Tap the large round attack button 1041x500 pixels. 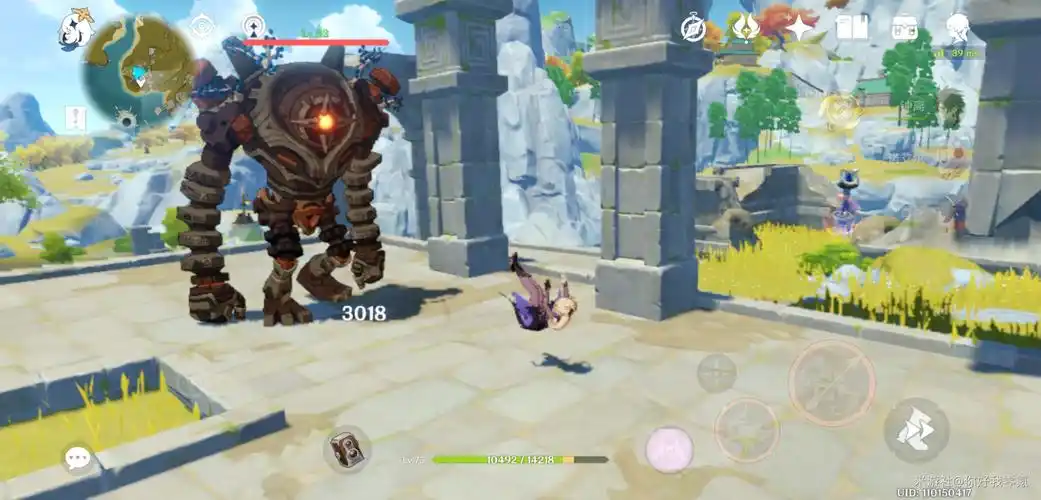832,383
